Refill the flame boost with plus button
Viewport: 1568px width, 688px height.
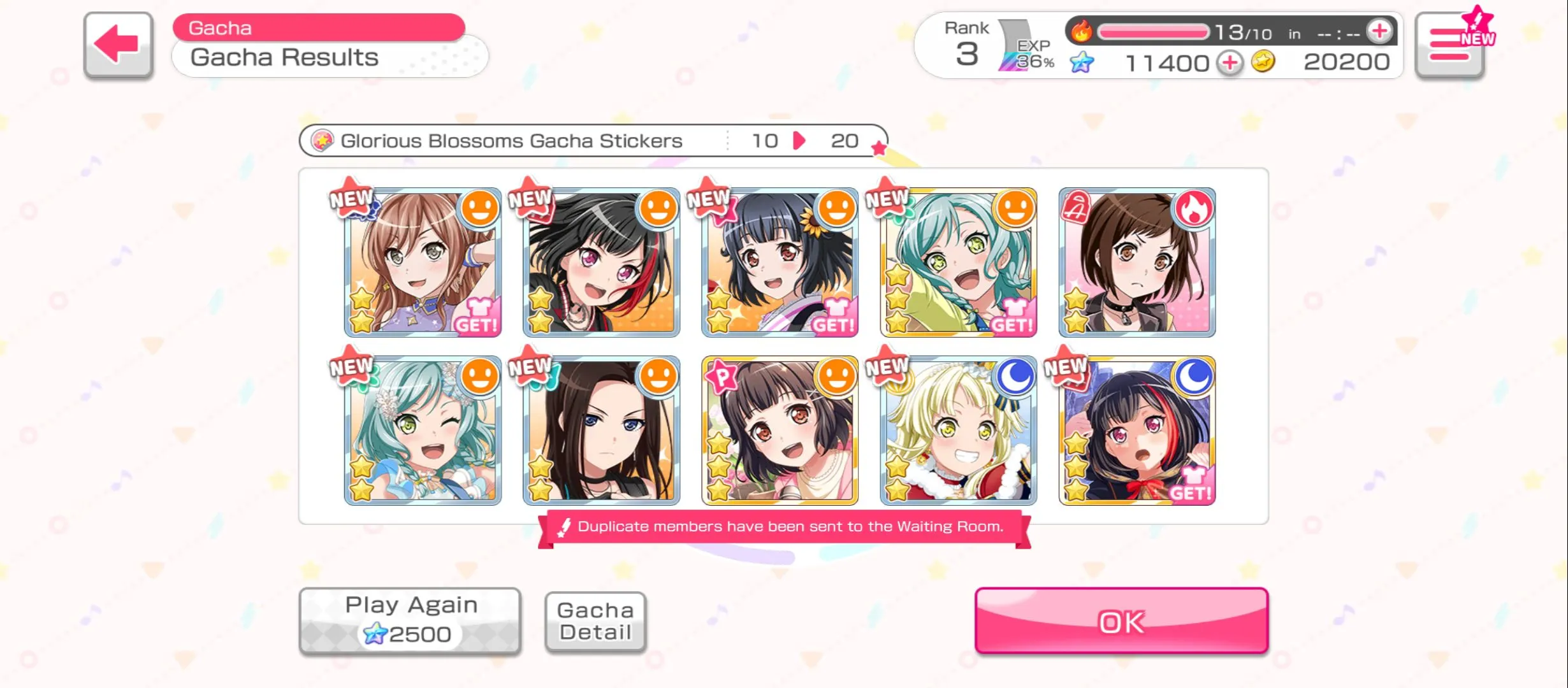[x=1379, y=31]
